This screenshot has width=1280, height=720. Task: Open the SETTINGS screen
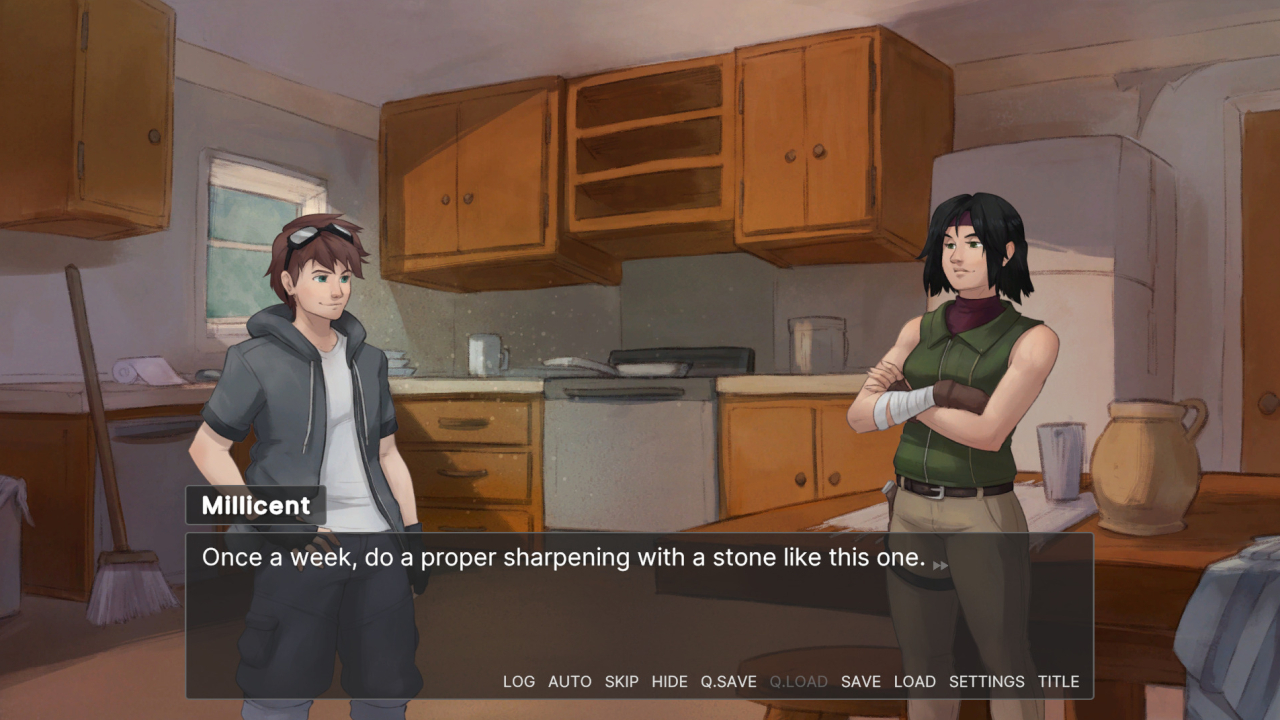coord(986,682)
